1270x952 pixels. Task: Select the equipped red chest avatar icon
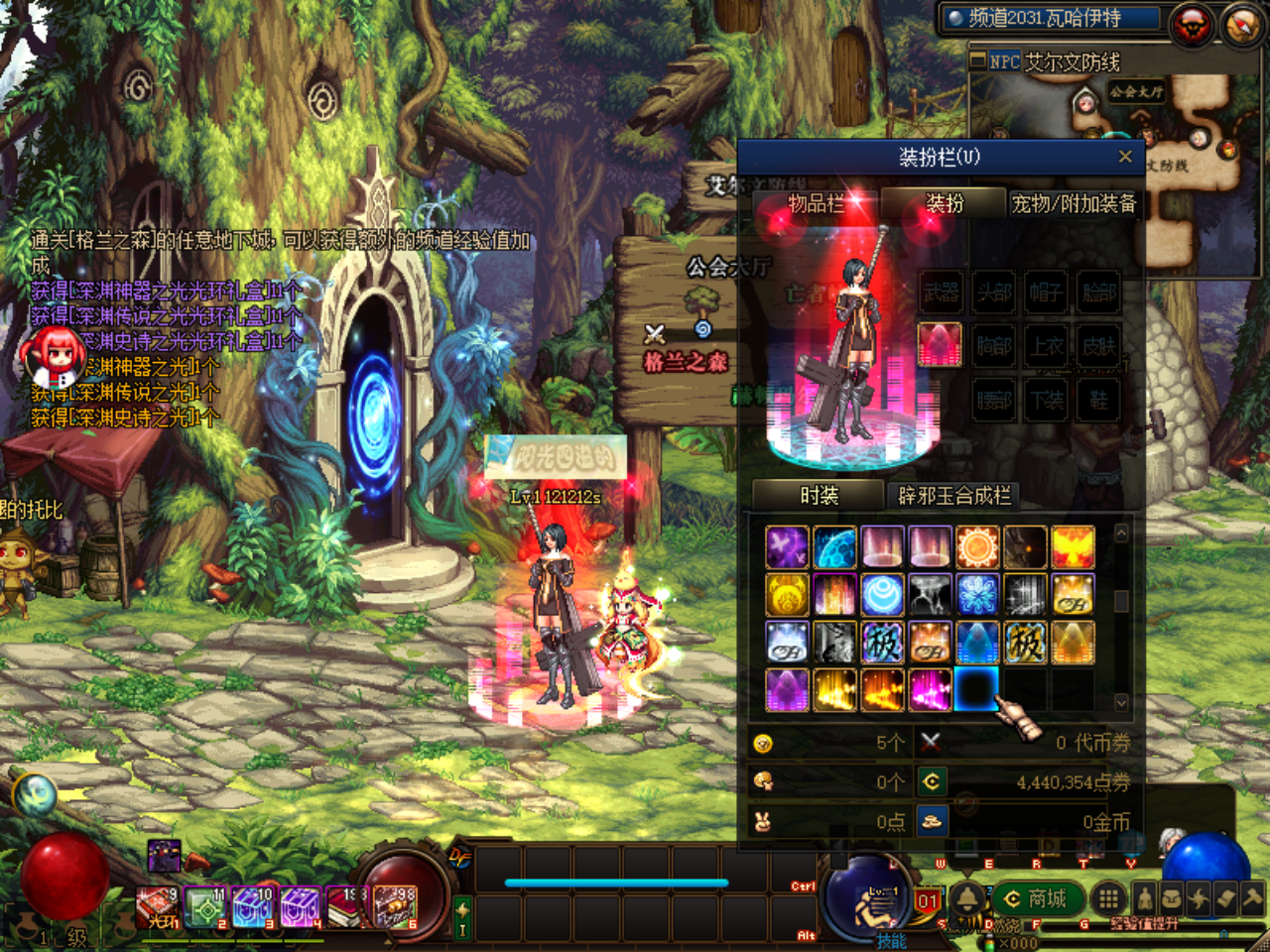(939, 347)
